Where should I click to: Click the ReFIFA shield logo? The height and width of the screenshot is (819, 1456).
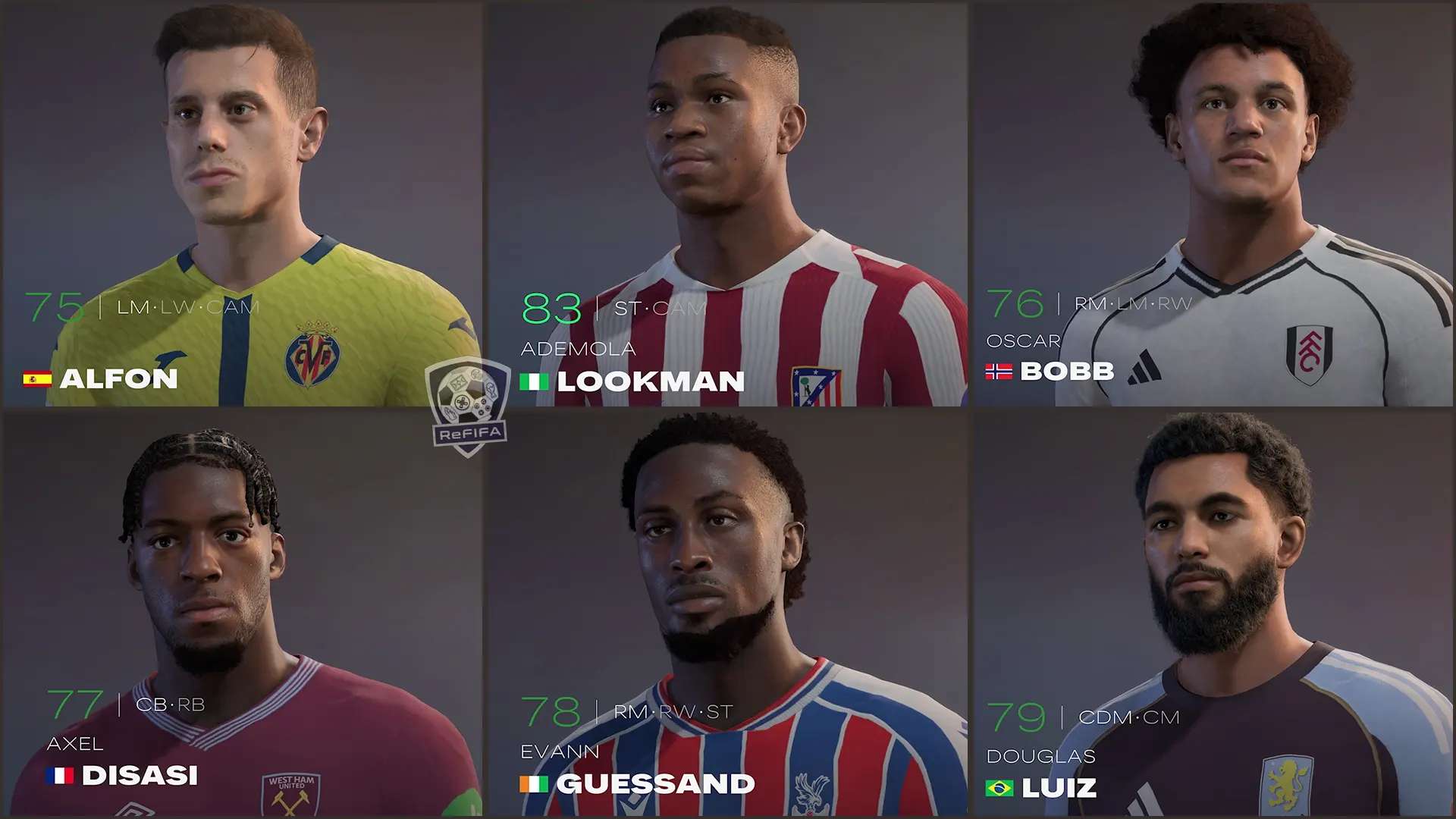click(468, 407)
